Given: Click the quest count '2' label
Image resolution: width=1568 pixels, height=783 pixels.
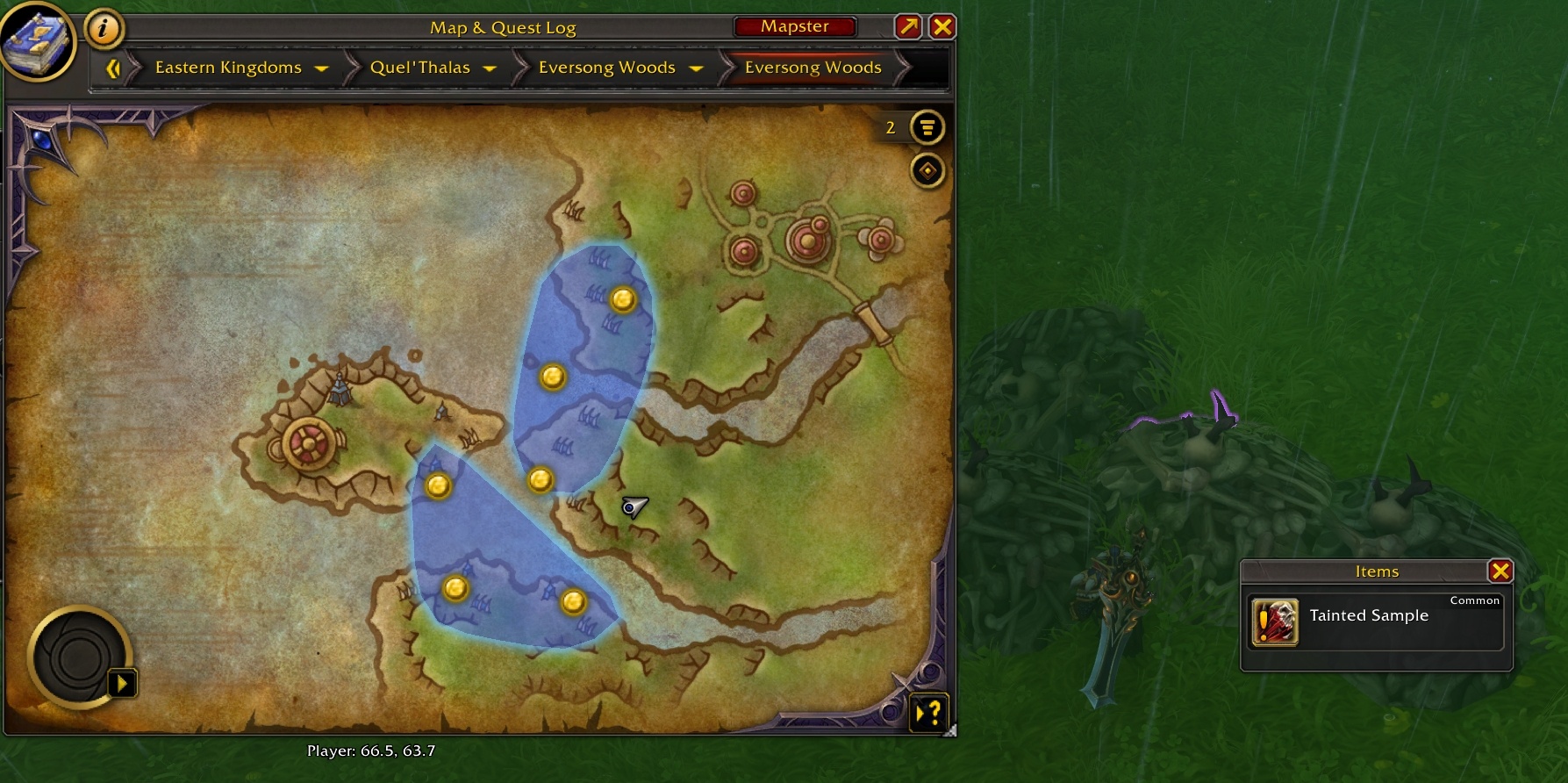Looking at the screenshot, I should click(891, 127).
